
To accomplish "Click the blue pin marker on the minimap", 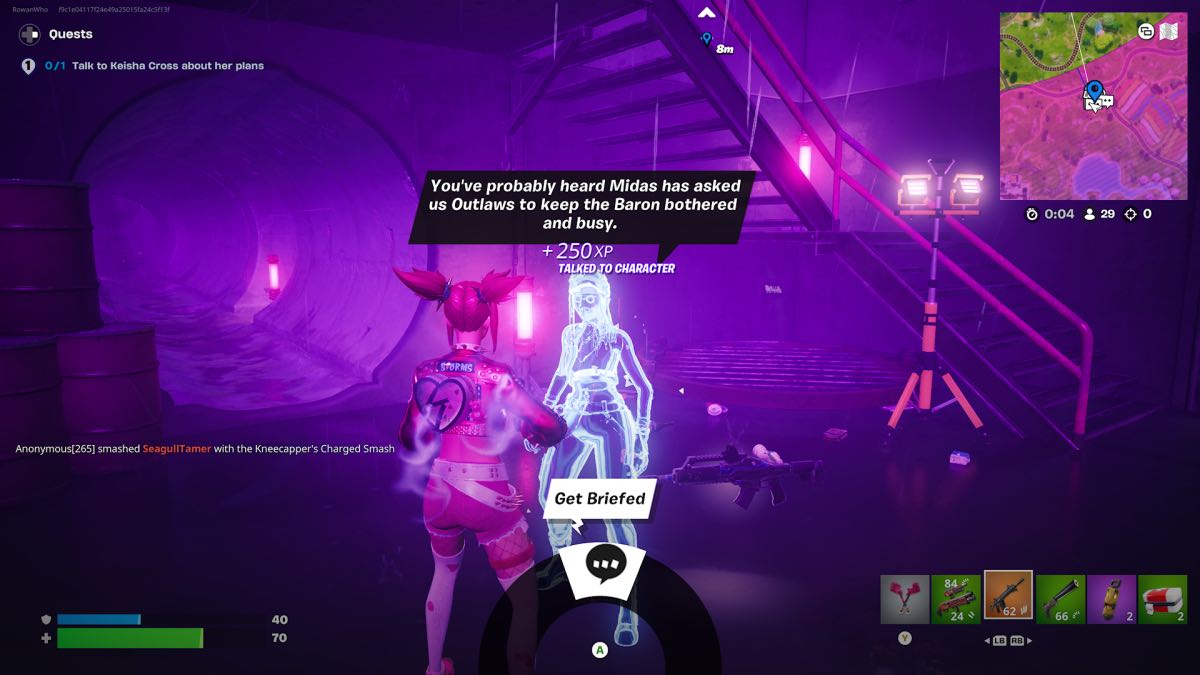I will click(1094, 91).
